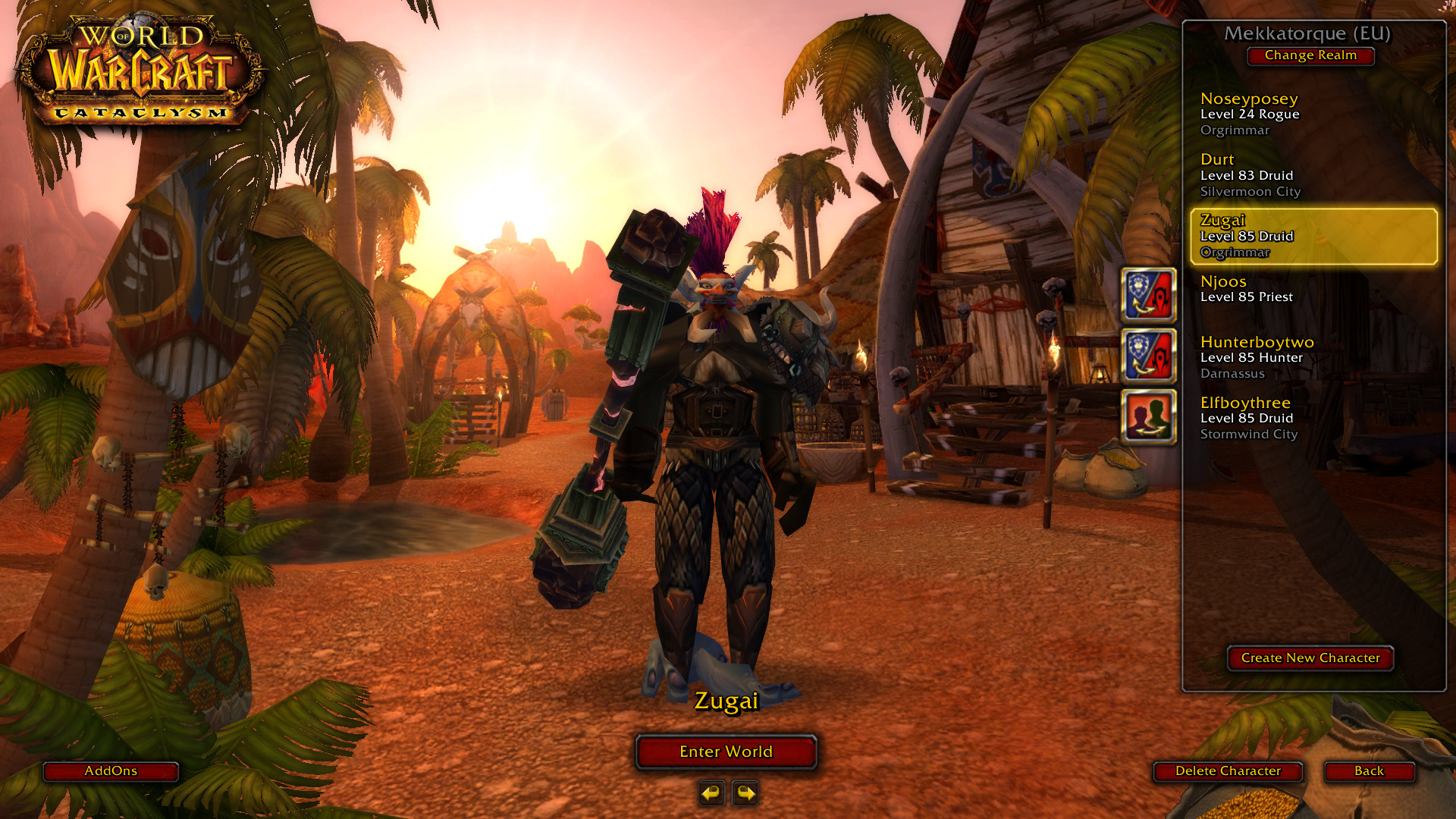Select the Hunterboytwo hunter character
The image size is (1456, 819).
[1313, 357]
